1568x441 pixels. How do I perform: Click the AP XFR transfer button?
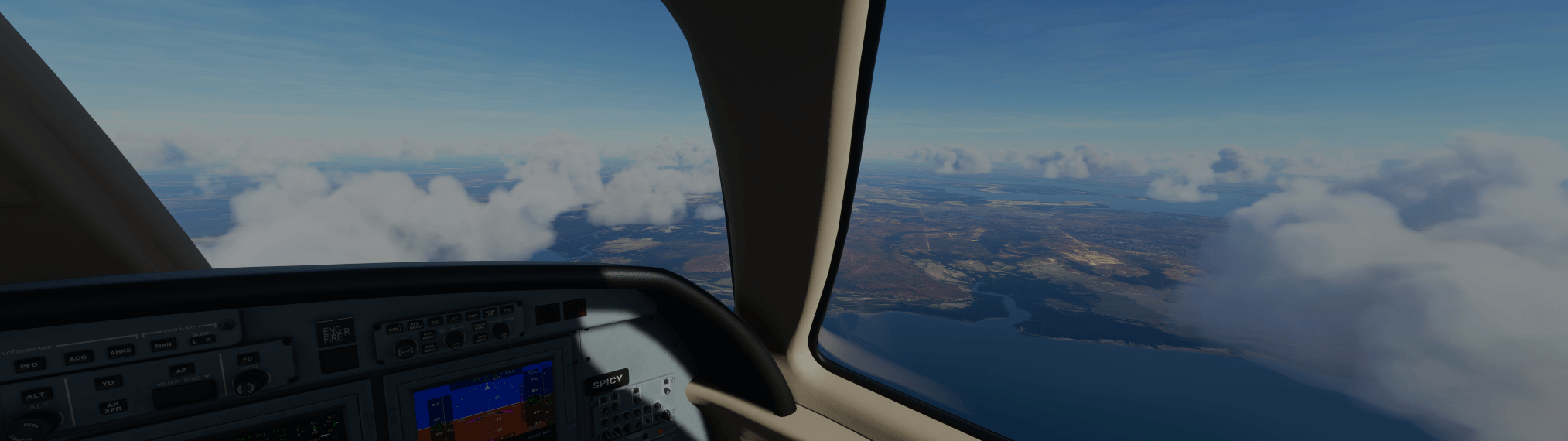point(113,406)
